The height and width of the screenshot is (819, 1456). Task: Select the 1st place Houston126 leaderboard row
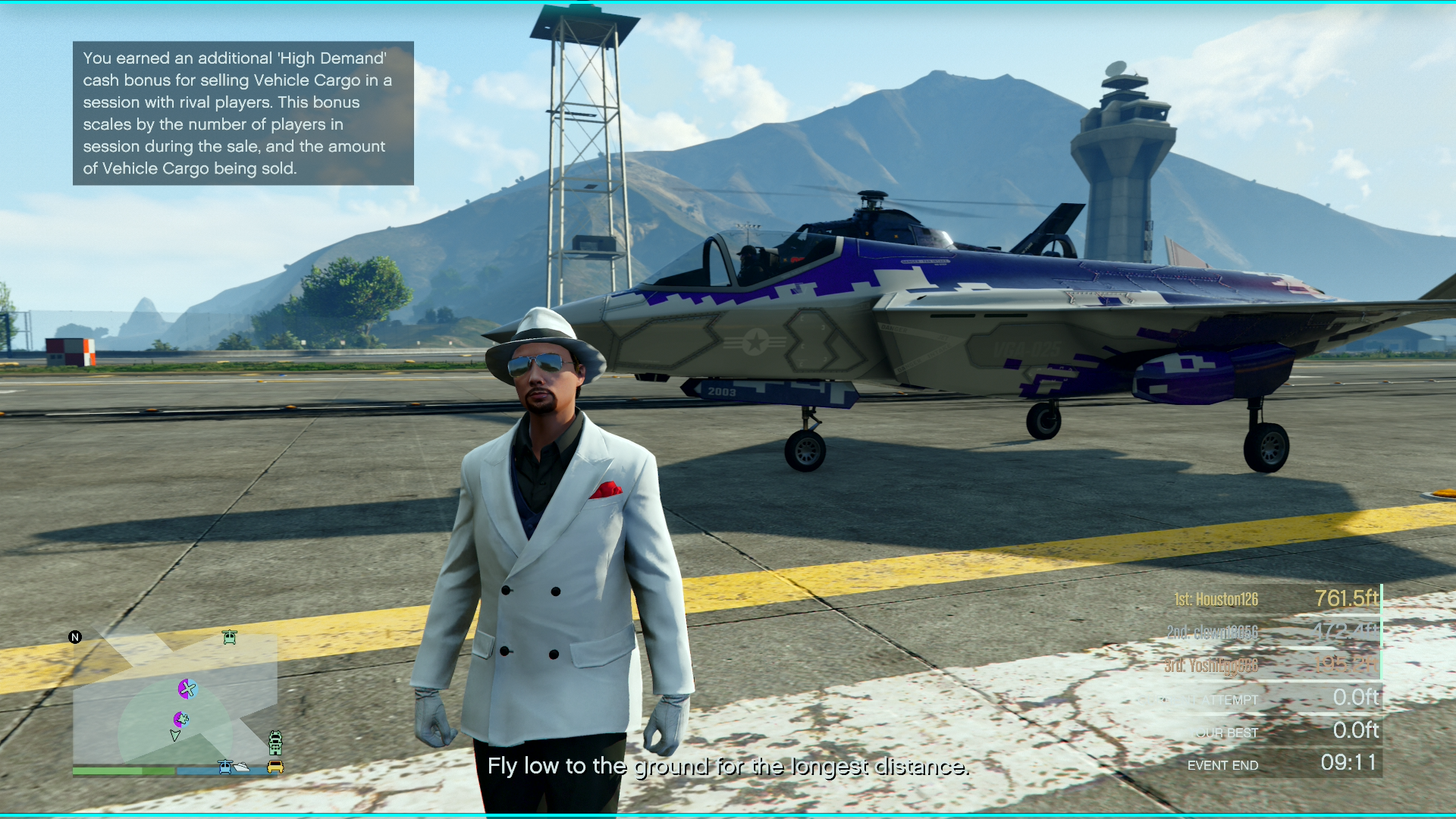tap(1276, 599)
